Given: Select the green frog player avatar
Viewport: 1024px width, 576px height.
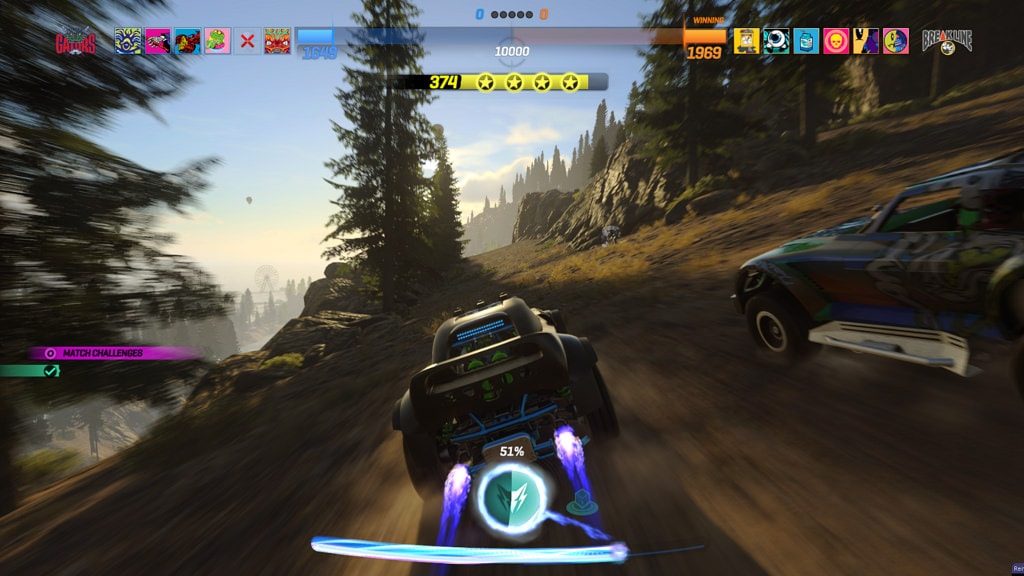Looking at the screenshot, I should pos(217,41).
